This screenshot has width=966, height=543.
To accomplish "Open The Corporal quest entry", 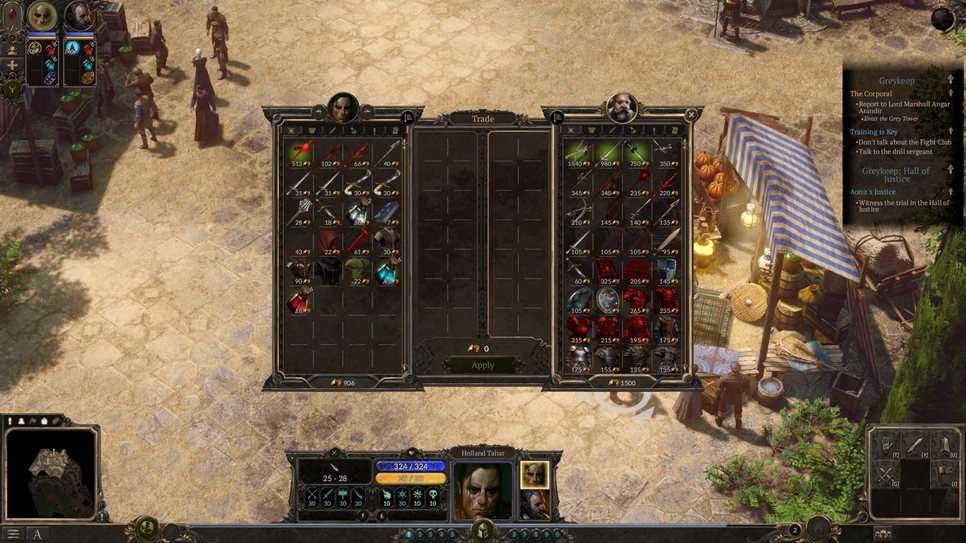I will (871, 94).
